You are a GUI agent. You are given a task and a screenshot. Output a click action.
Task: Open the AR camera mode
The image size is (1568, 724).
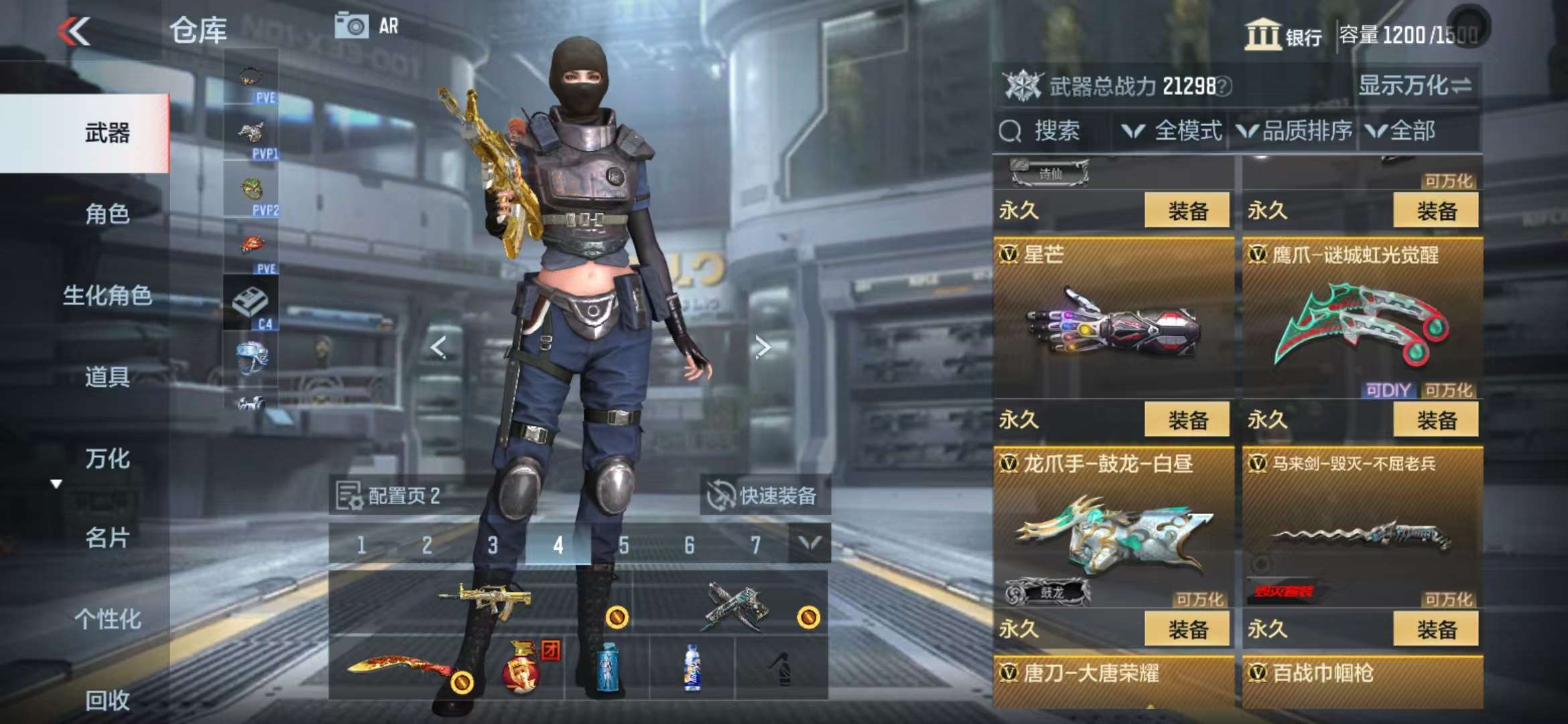click(367, 26)
